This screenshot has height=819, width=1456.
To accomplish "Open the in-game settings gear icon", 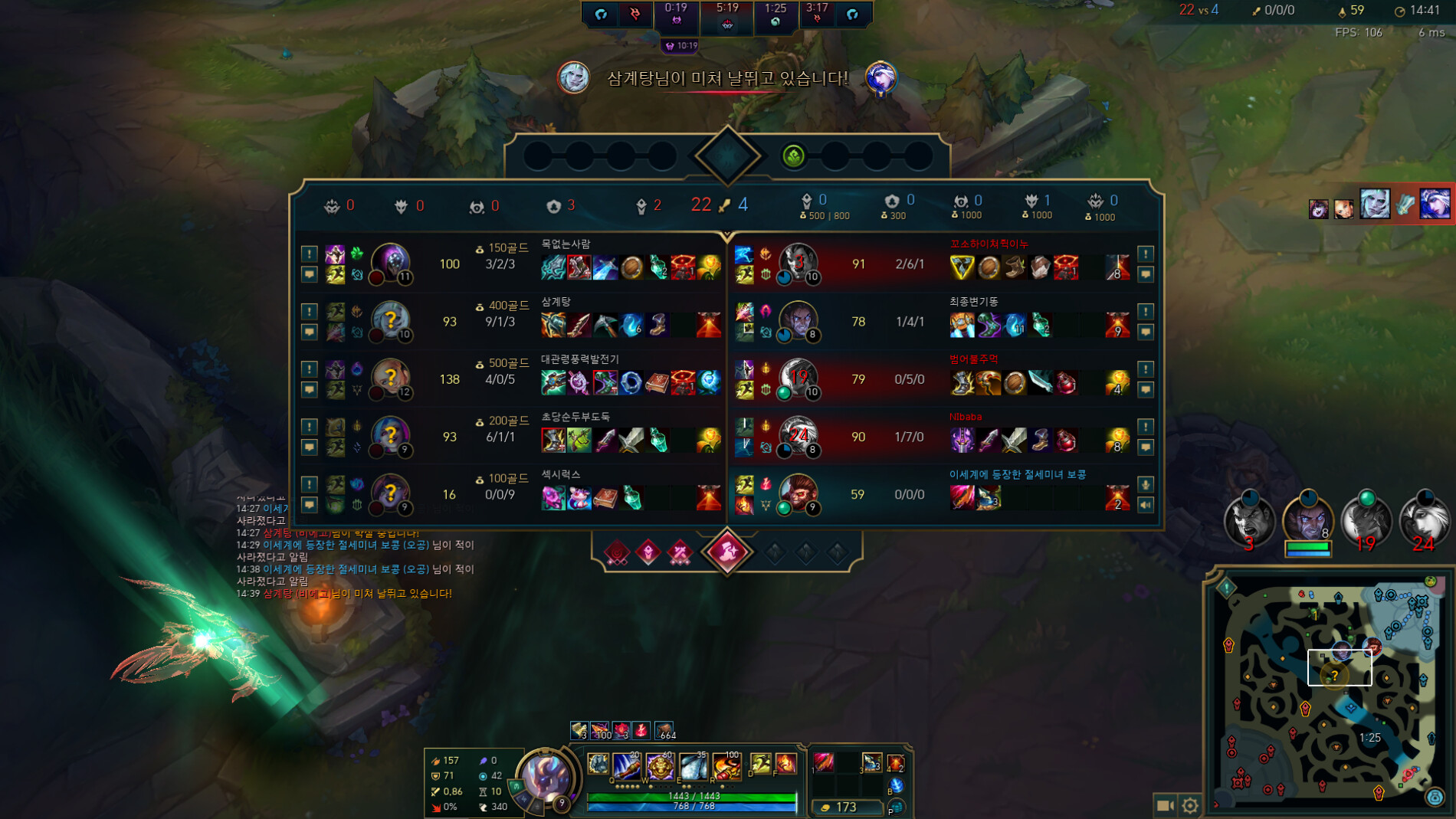I will click(1191, 805).
